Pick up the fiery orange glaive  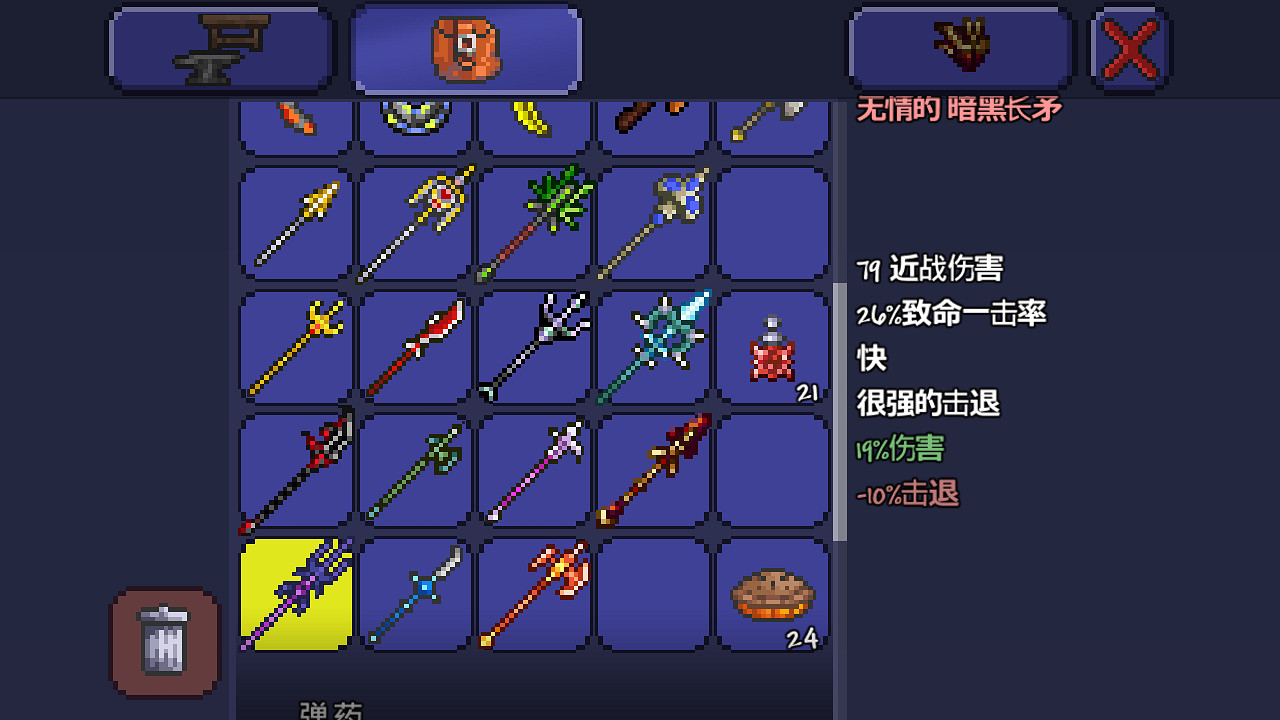tap(535, 595)
